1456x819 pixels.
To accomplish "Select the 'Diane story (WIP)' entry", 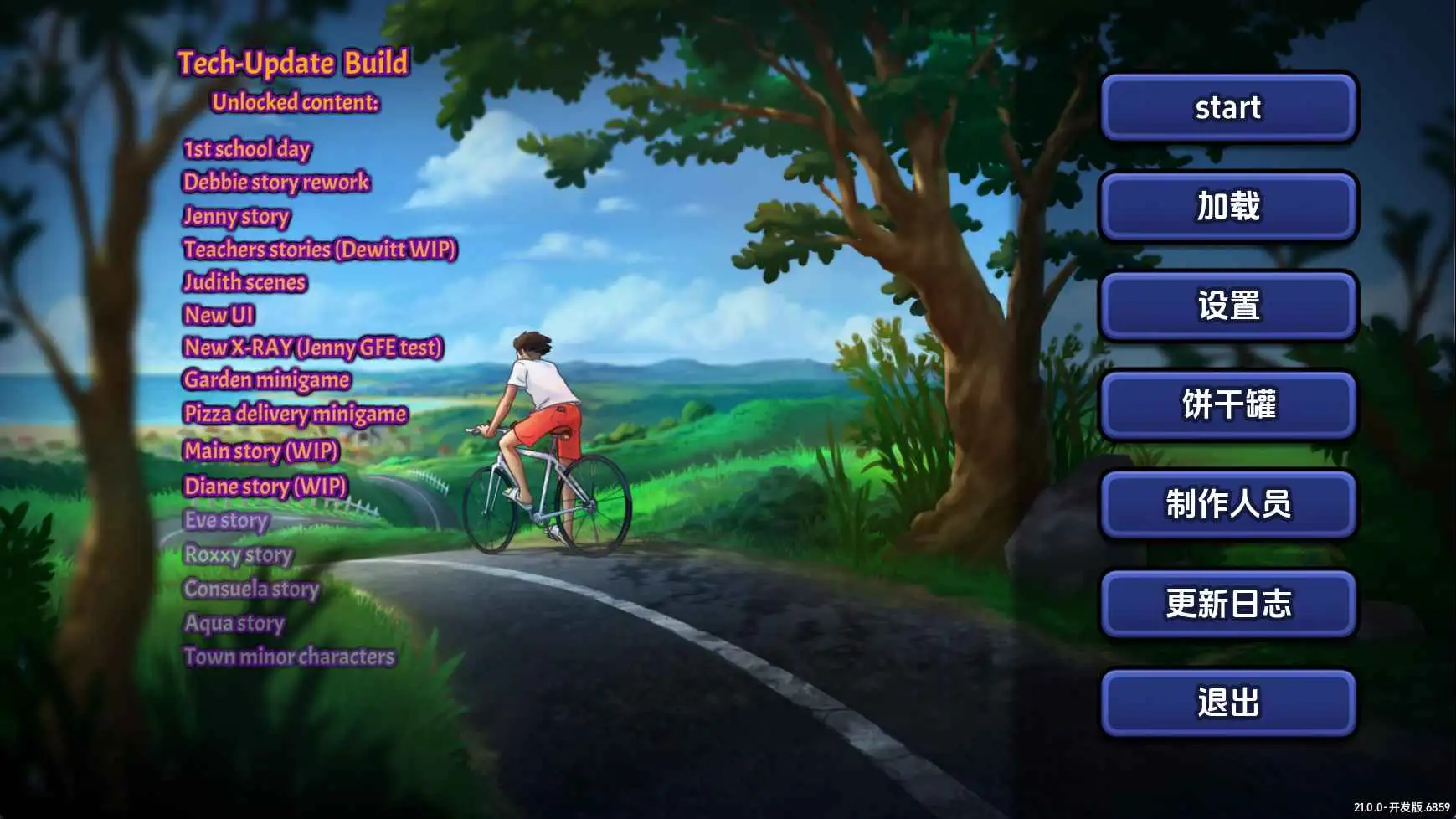I will tap(265, 487).
